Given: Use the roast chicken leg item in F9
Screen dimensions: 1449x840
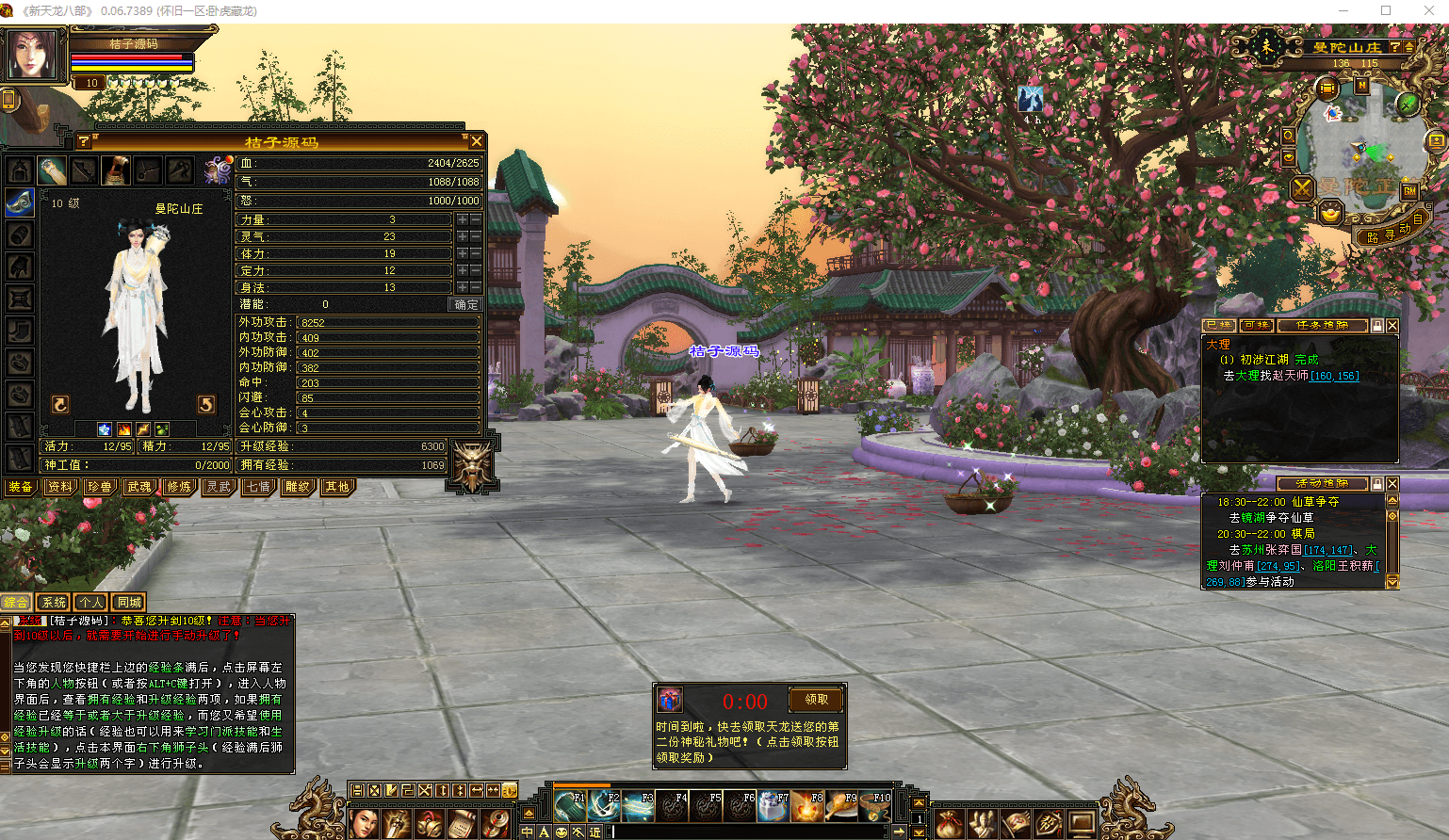Looking at the screenshot, I should pyautogui.click(x=841, y=806).
